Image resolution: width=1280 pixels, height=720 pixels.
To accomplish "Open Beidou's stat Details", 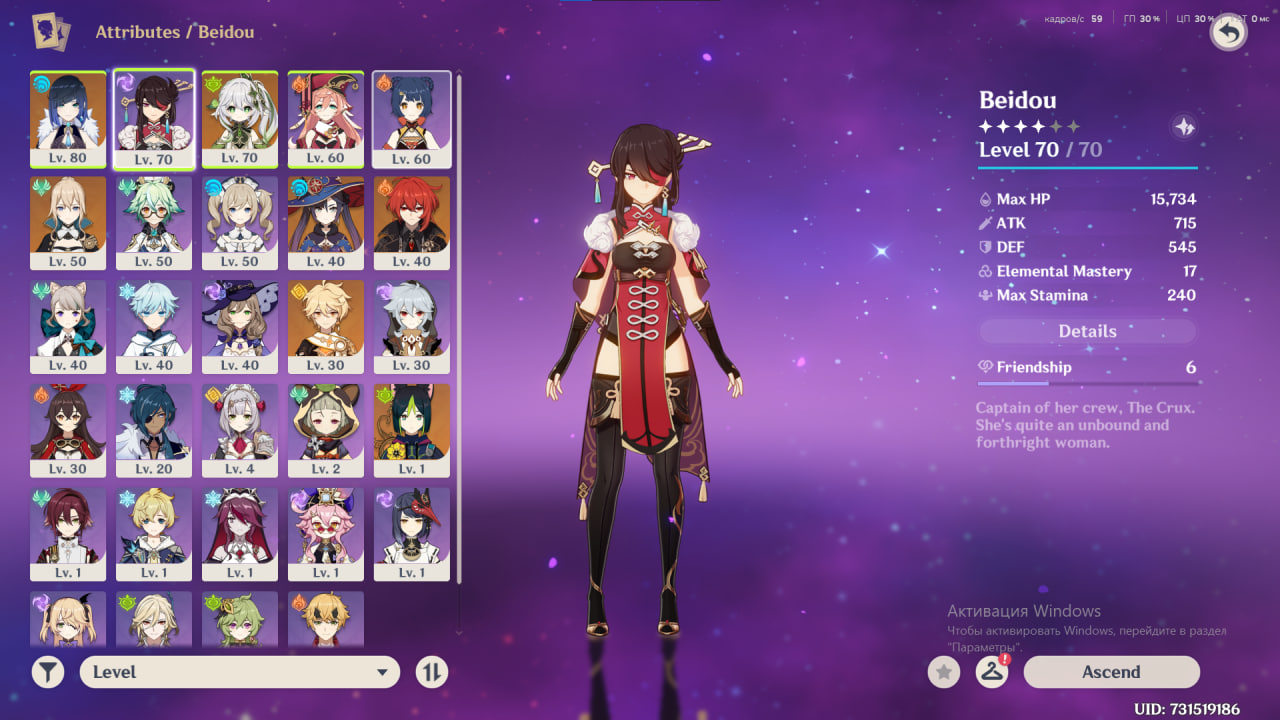I will (1087, 331).
